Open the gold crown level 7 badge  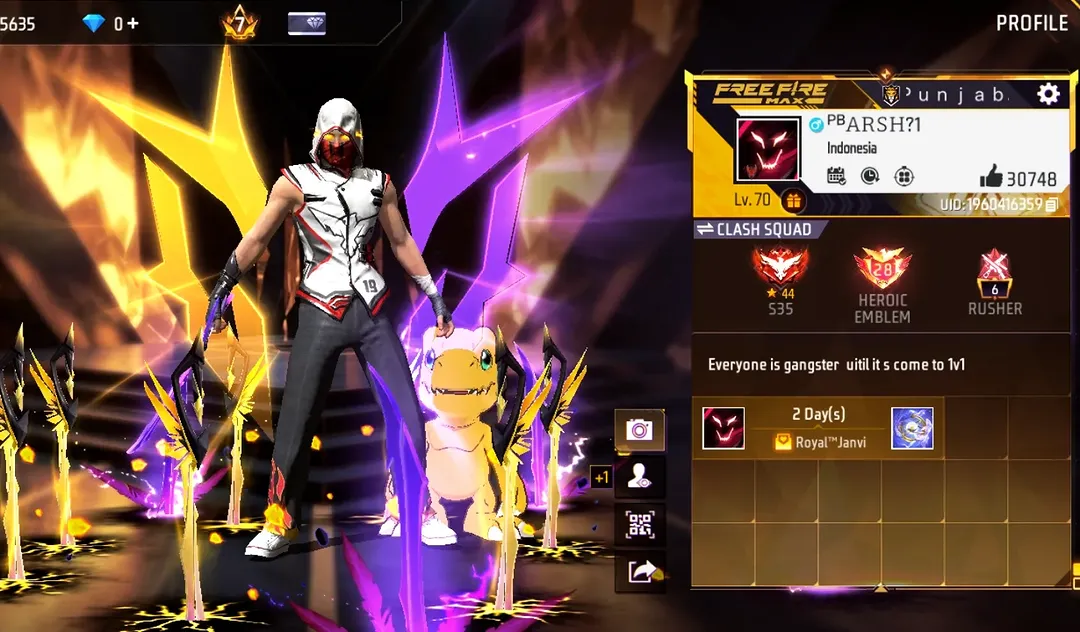pos(240,23)
